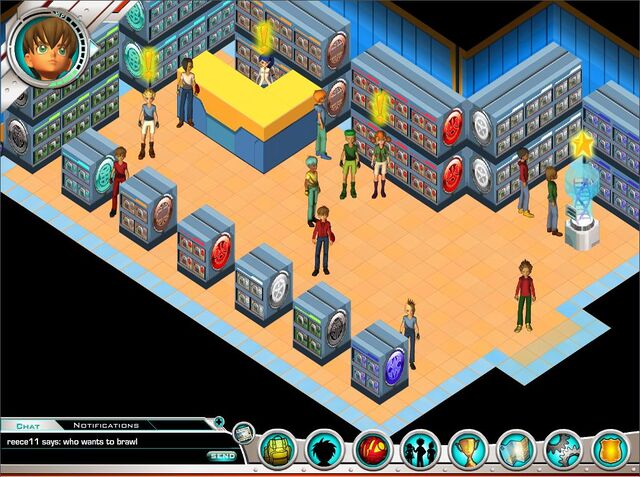Open the green backpack inventory
Image resolution: width=640 pixels, height=477 pixels.
coord(279,449)
